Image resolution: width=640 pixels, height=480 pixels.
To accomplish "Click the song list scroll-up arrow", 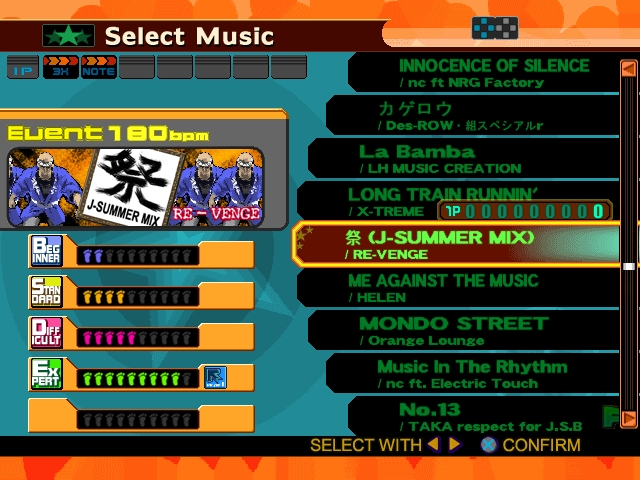I will pyautogui.click(x=629, y=69).
